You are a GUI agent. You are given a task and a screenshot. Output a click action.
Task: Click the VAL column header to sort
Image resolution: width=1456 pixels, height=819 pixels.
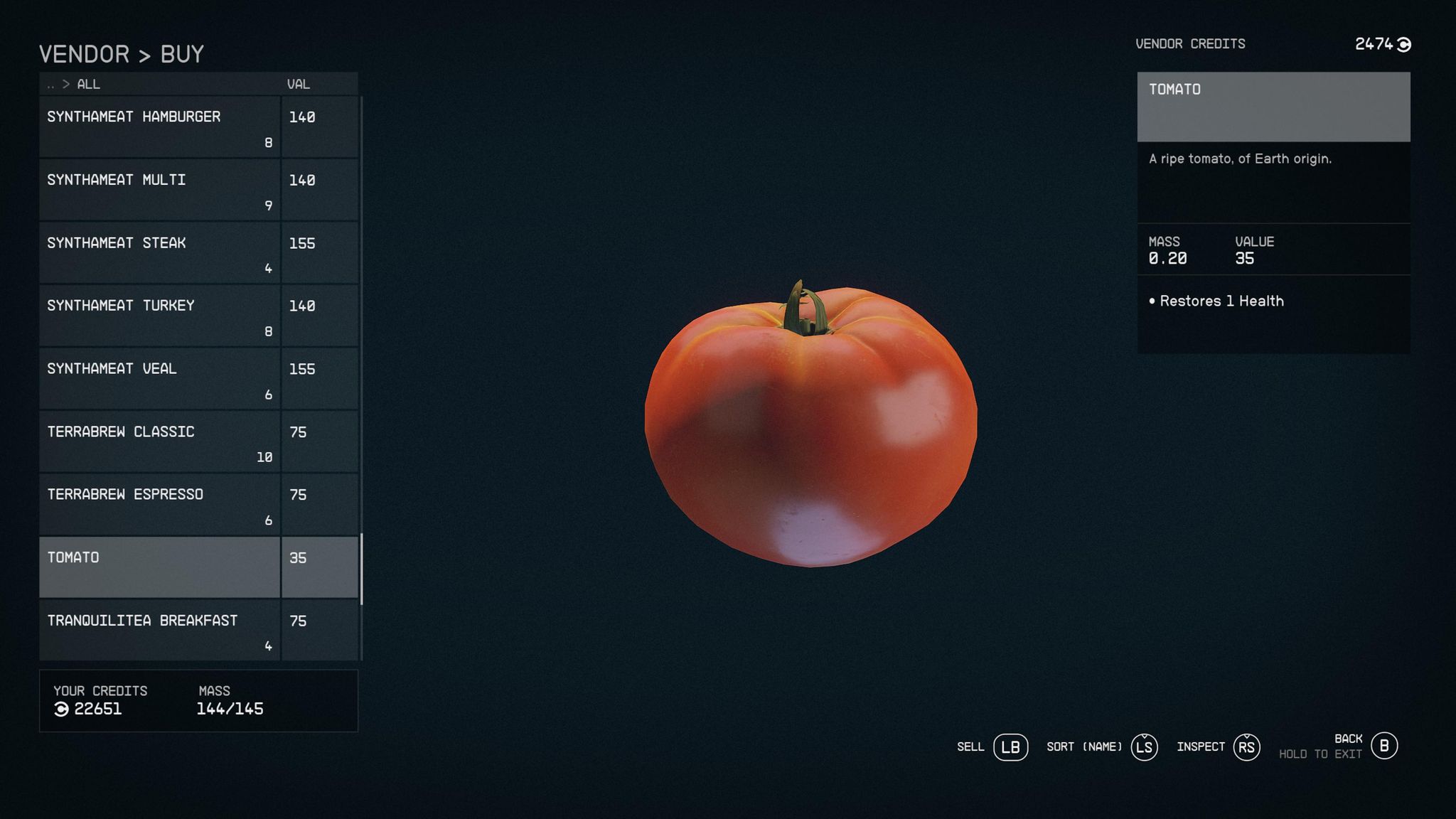pos(299,84)
